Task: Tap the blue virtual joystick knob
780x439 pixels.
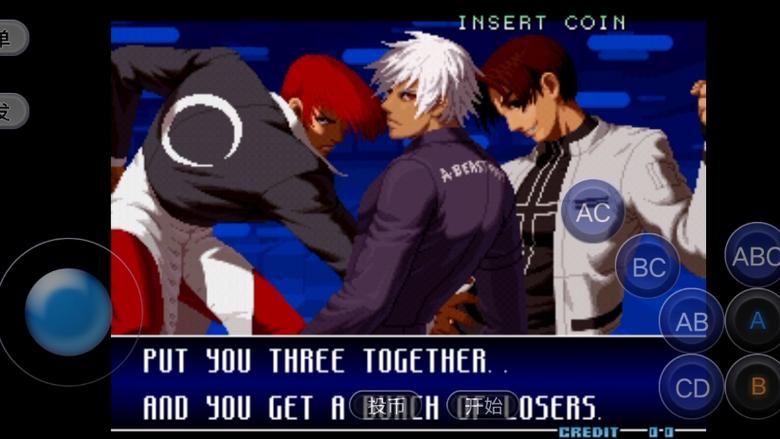Action: point(68,312)
